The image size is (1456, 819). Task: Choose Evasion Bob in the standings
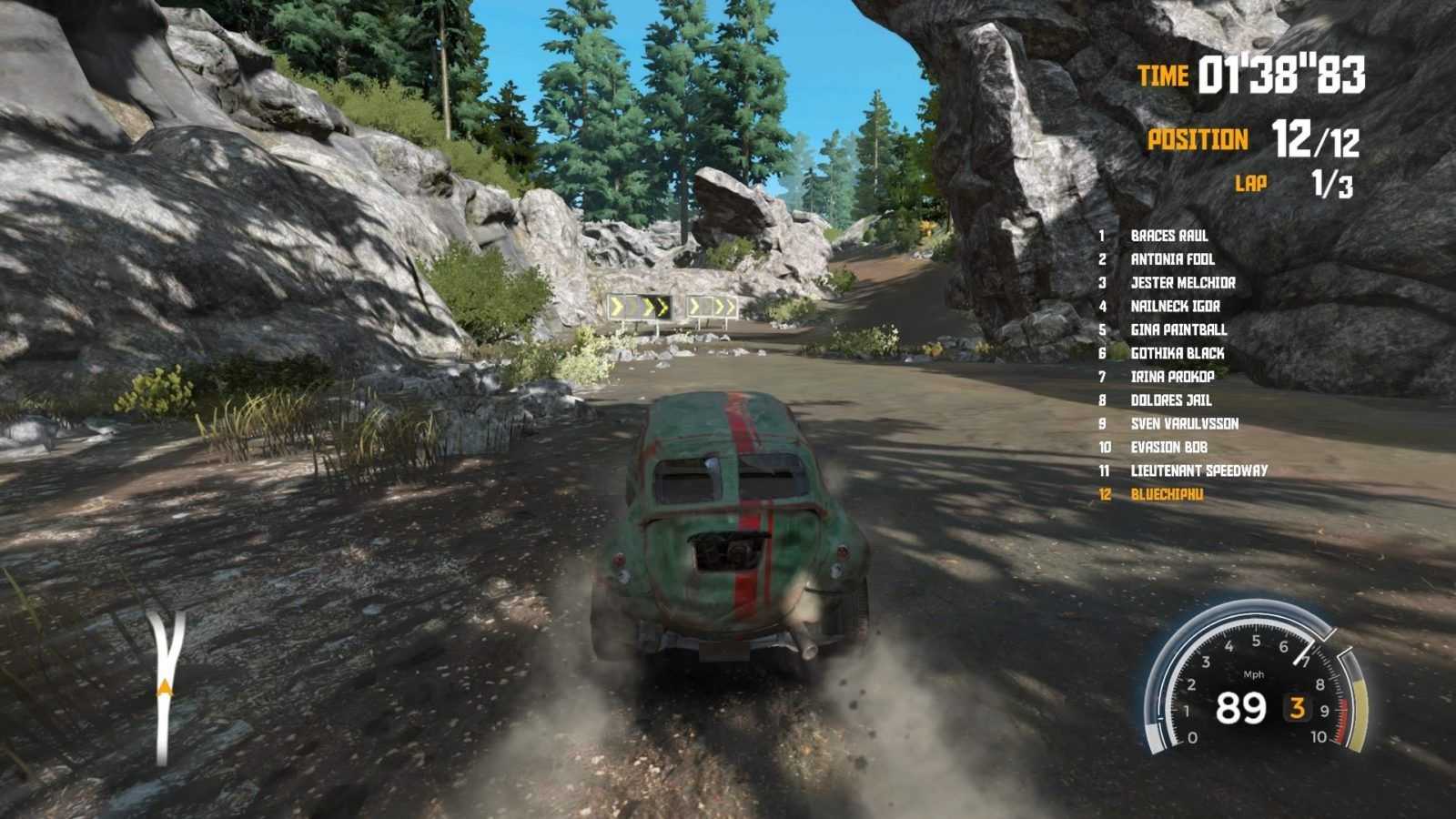(x=1168, y=448)
